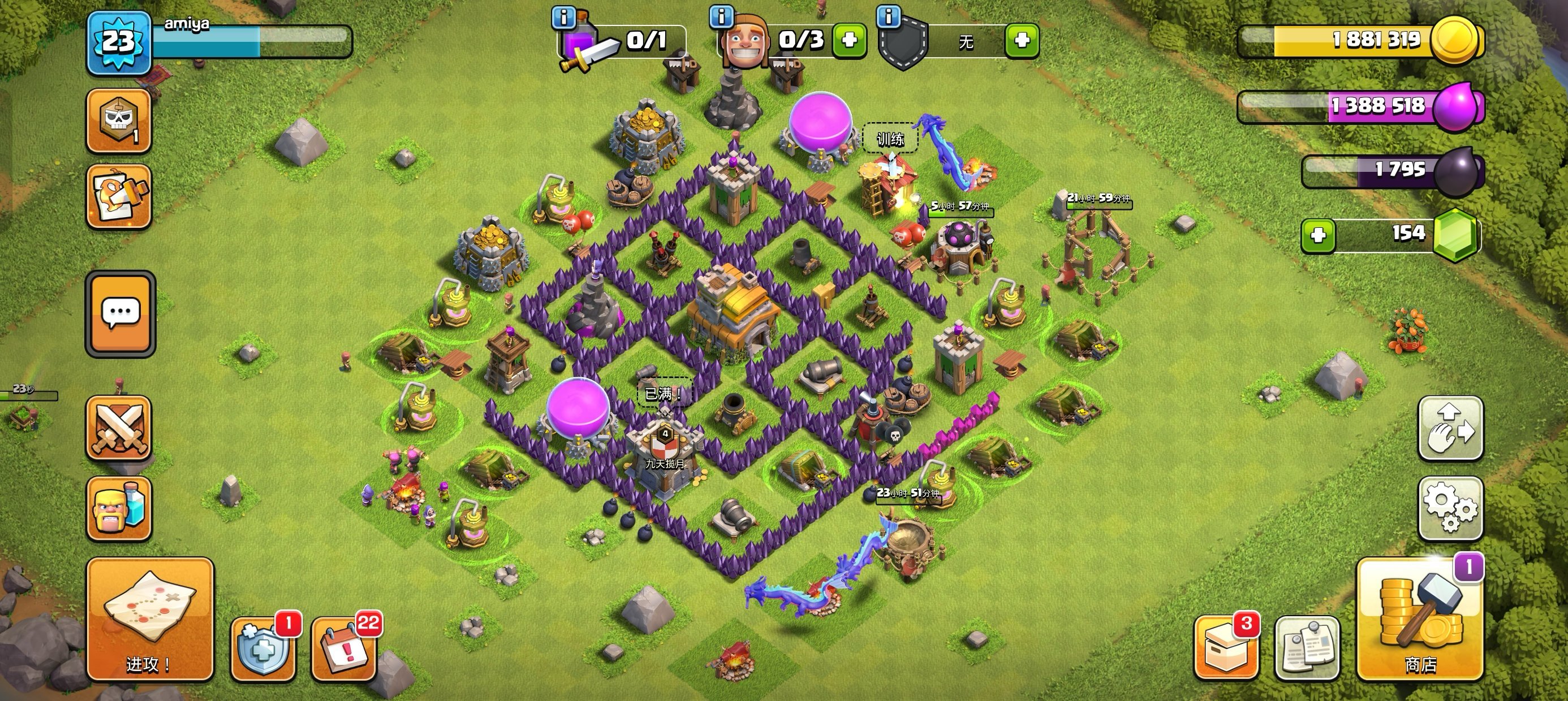
Task: Show builder info via the i icon
Action: pyautogui.click(x=721, y=16)
